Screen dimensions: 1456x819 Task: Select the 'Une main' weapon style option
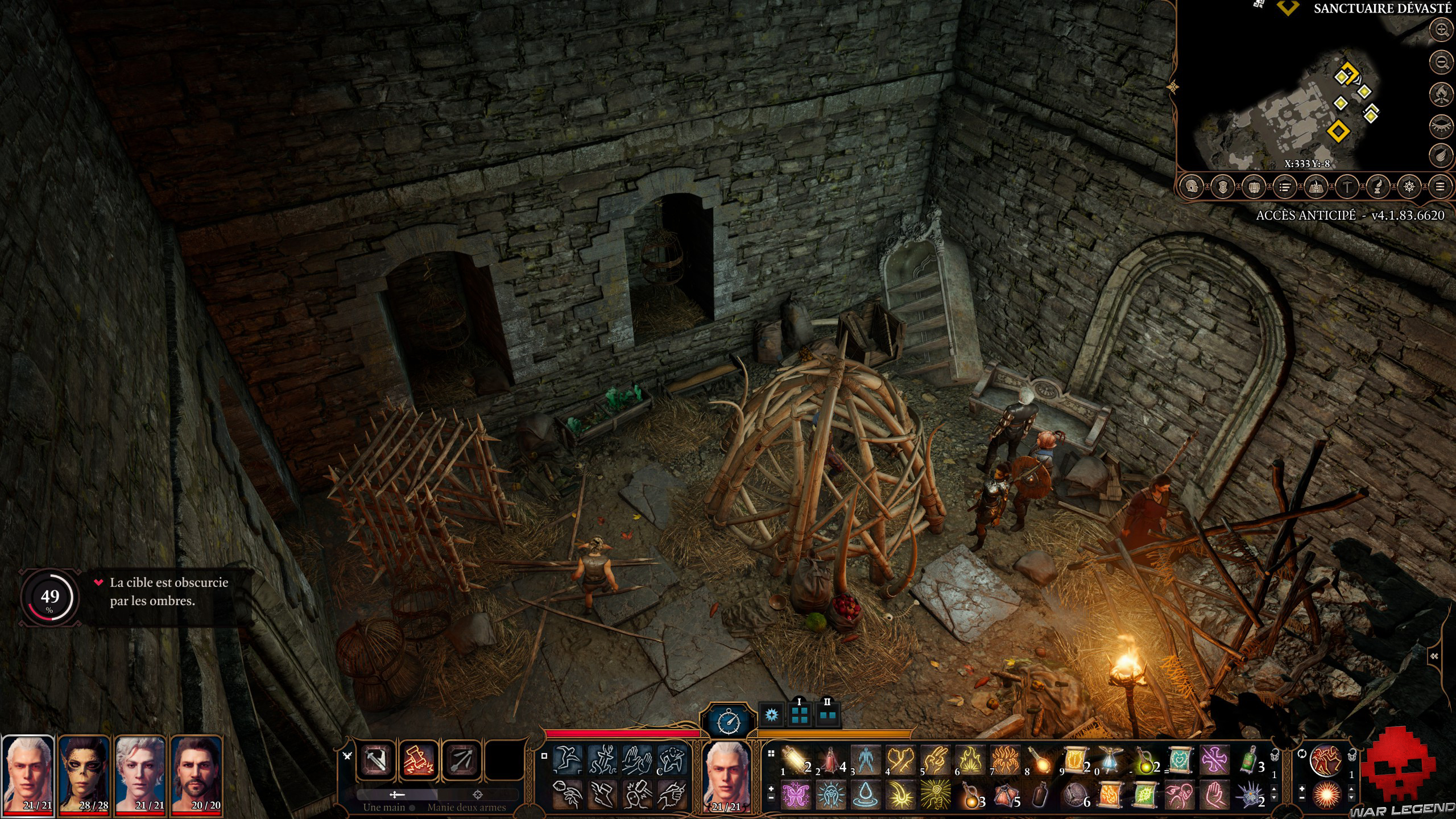tap(396, 796)
